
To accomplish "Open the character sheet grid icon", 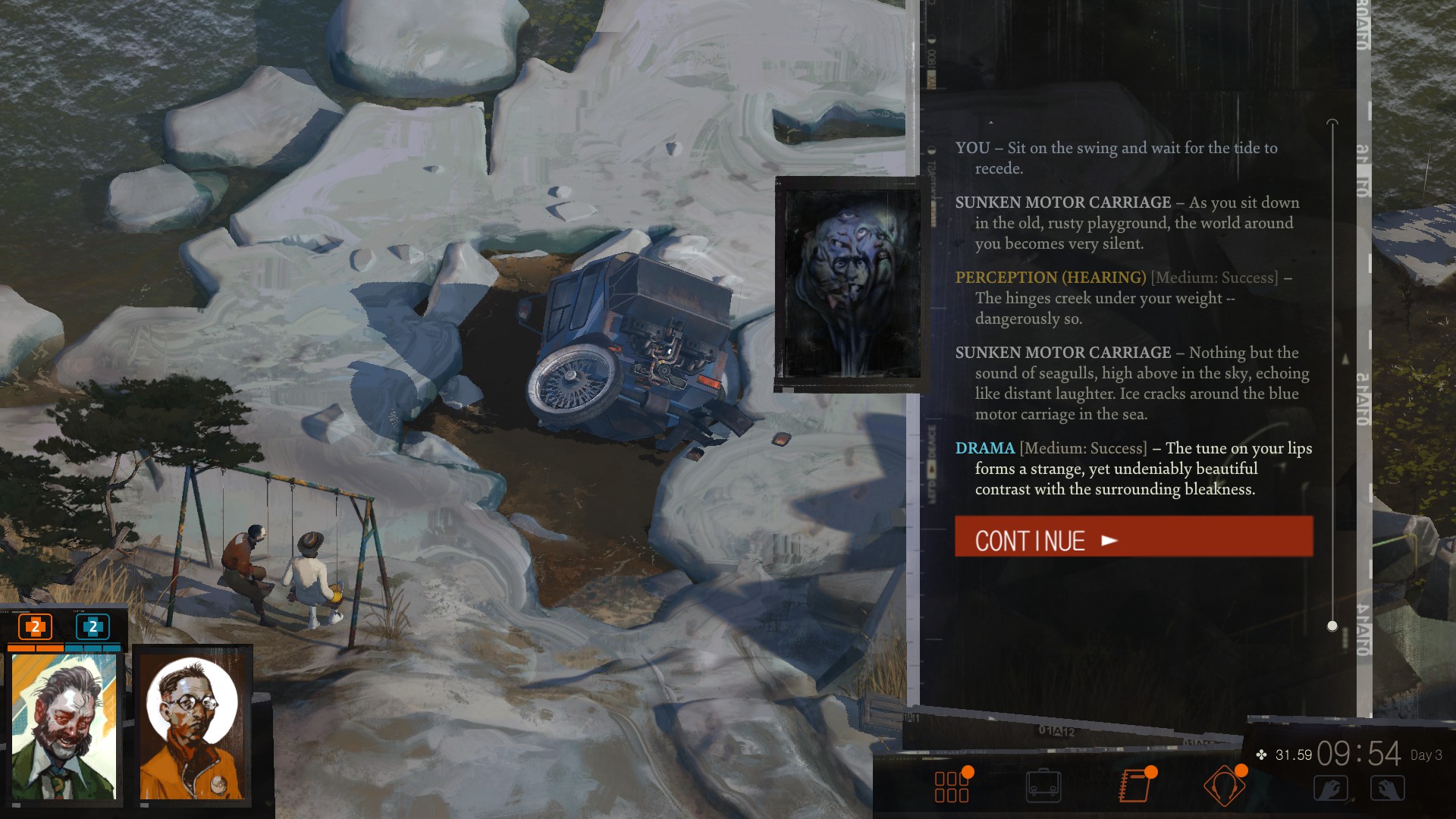I will point(952,786).
